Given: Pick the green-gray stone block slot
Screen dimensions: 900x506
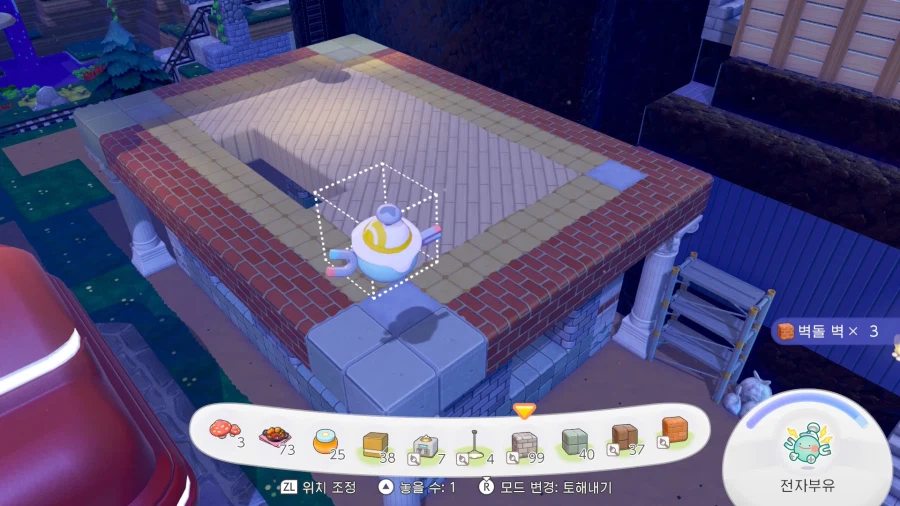Looking at the screenshot, I should [573, 441].
